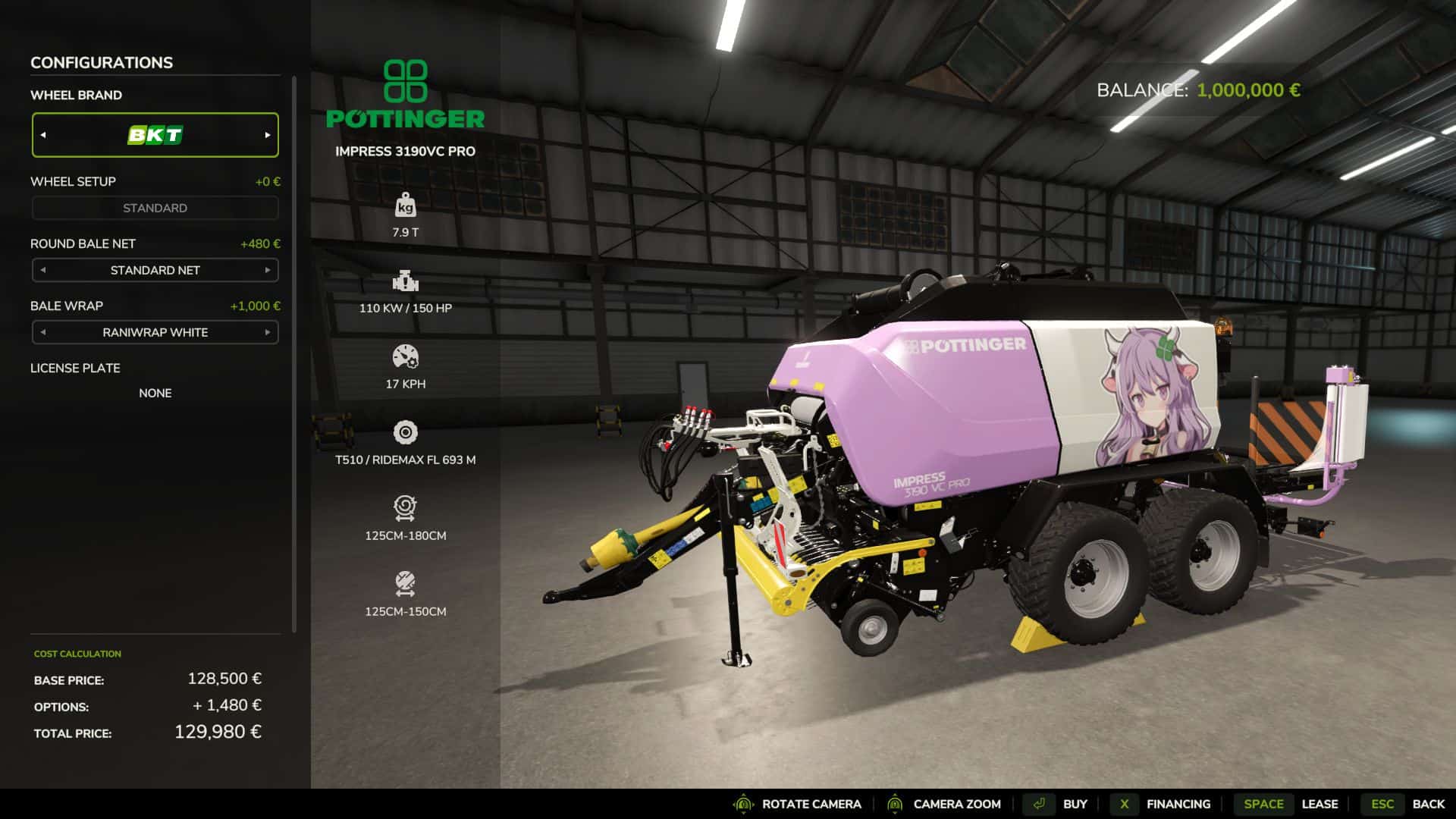
Task: Select next wheel brand after BKT
Action: pyautogui.click(x=267, y=135)
